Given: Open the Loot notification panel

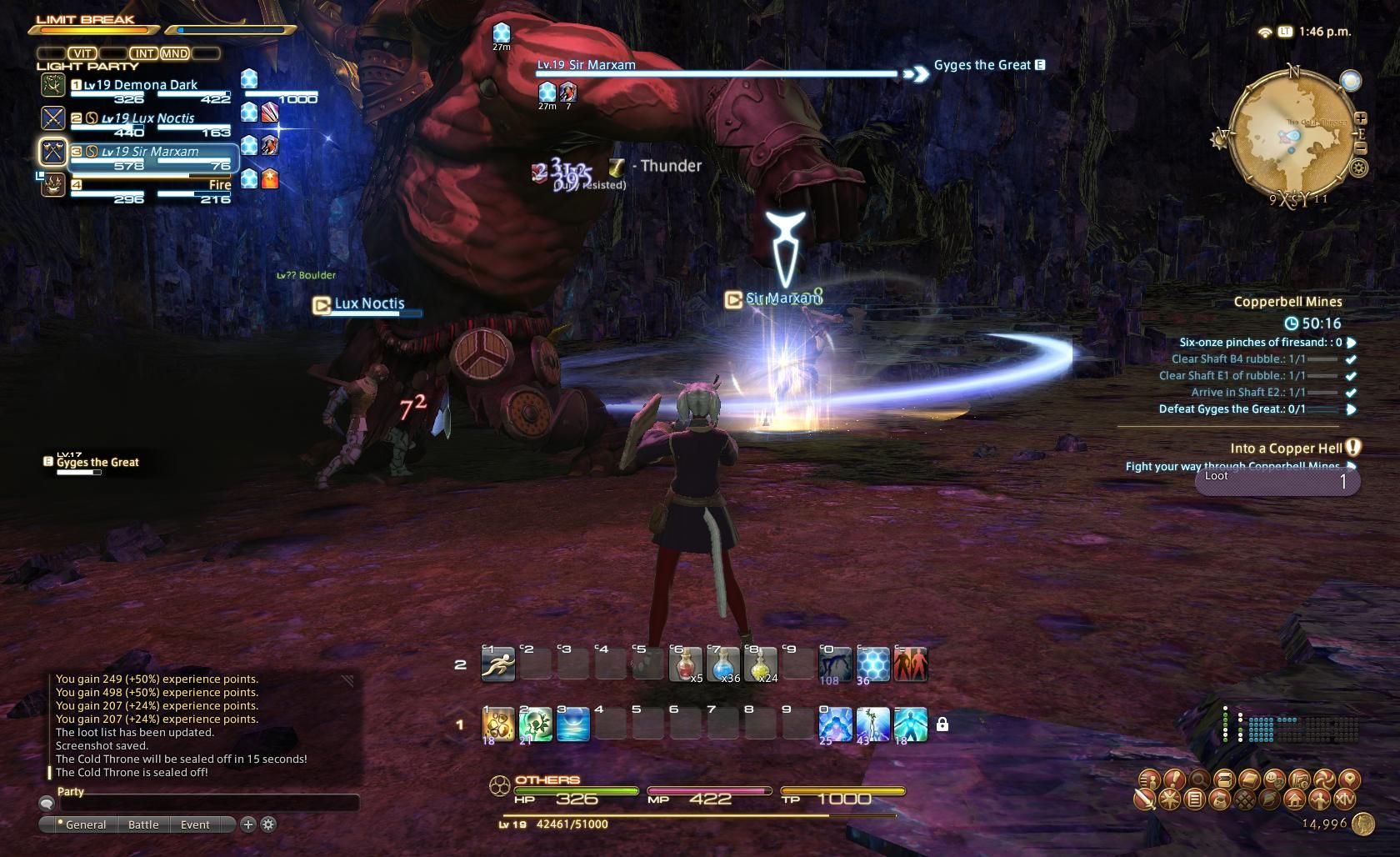Looking at the screenshot, I should coord(1277,481).
